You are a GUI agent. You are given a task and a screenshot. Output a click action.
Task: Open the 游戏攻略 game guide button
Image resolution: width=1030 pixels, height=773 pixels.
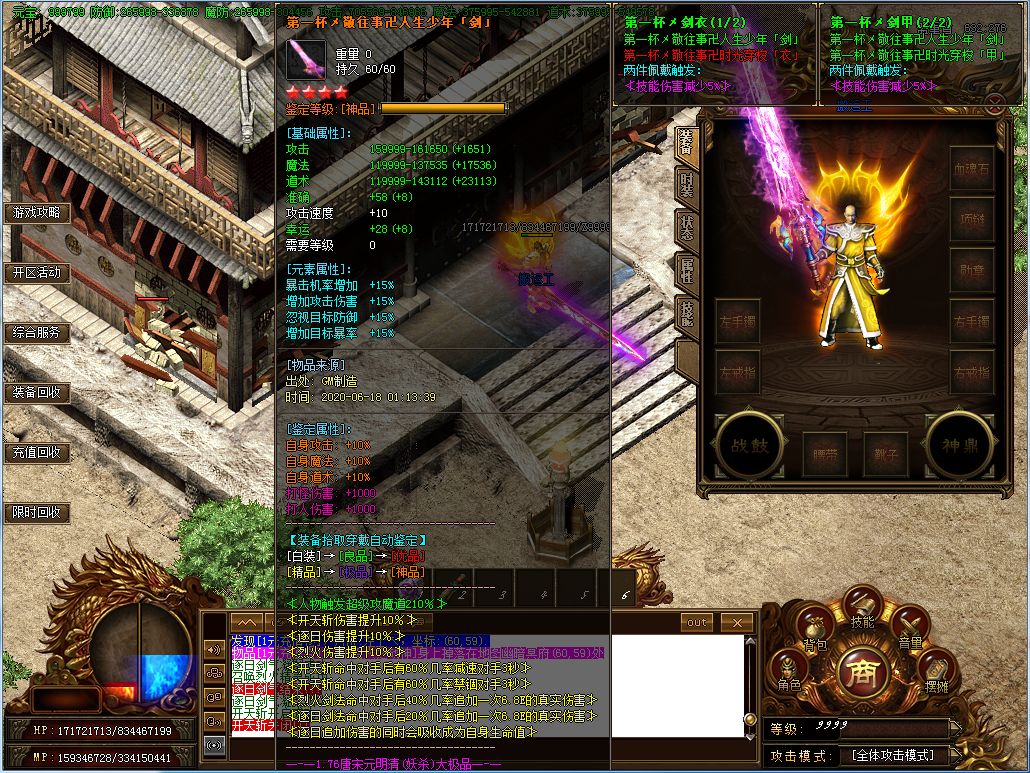click(37, 213)
